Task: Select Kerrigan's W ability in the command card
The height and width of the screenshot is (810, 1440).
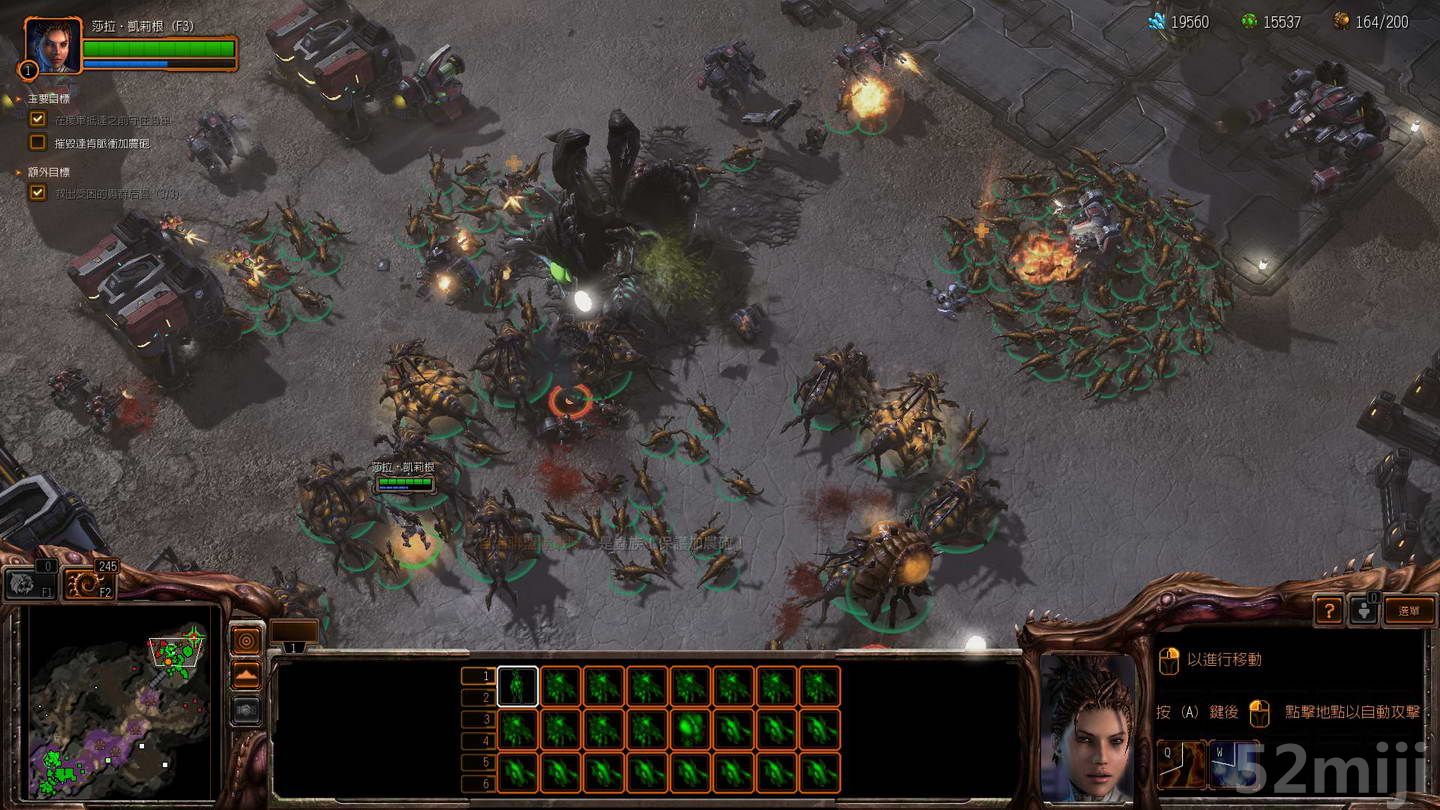Action: pos(1232,763)
